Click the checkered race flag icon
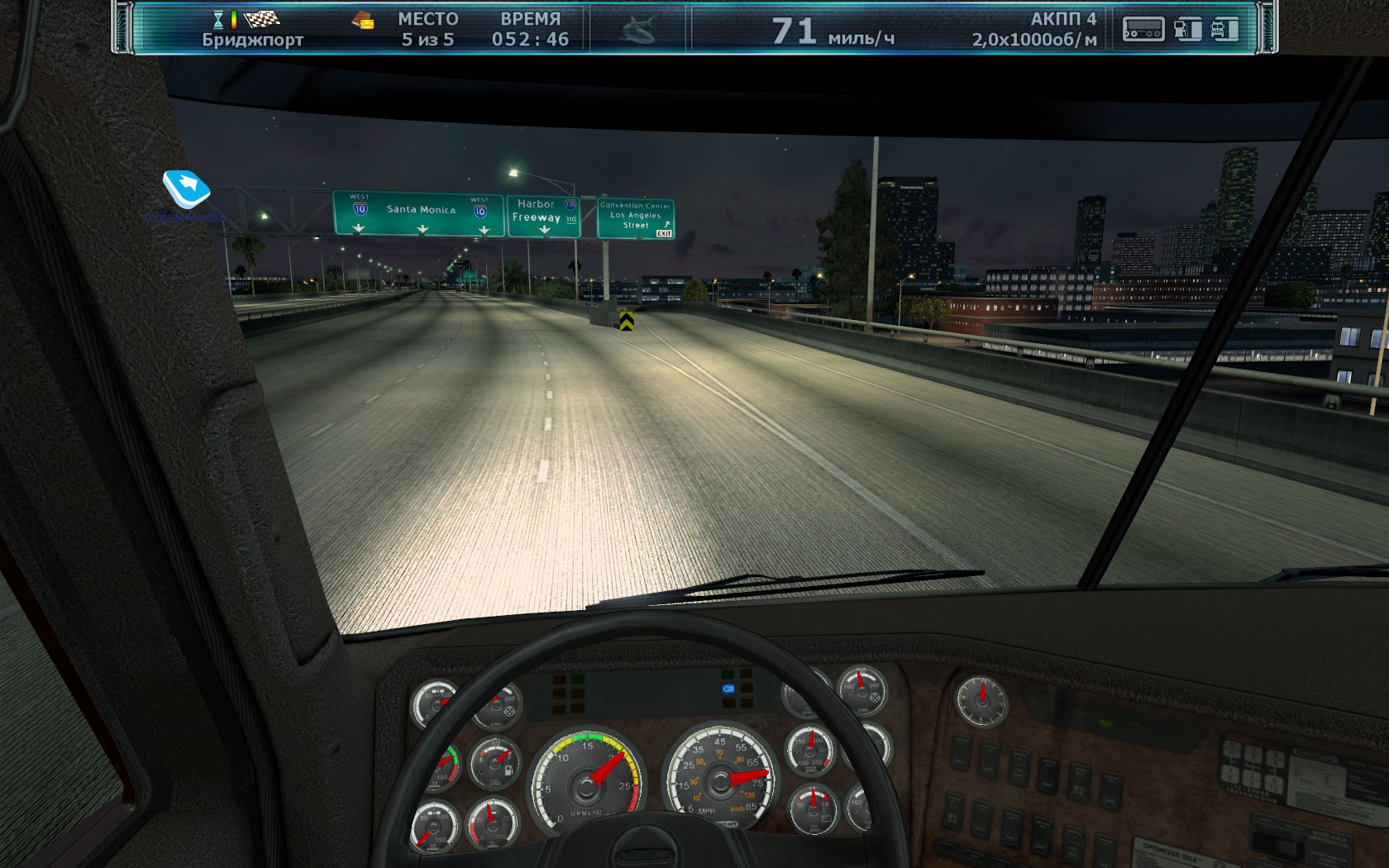1389x868 pixels. click(262, 18)
